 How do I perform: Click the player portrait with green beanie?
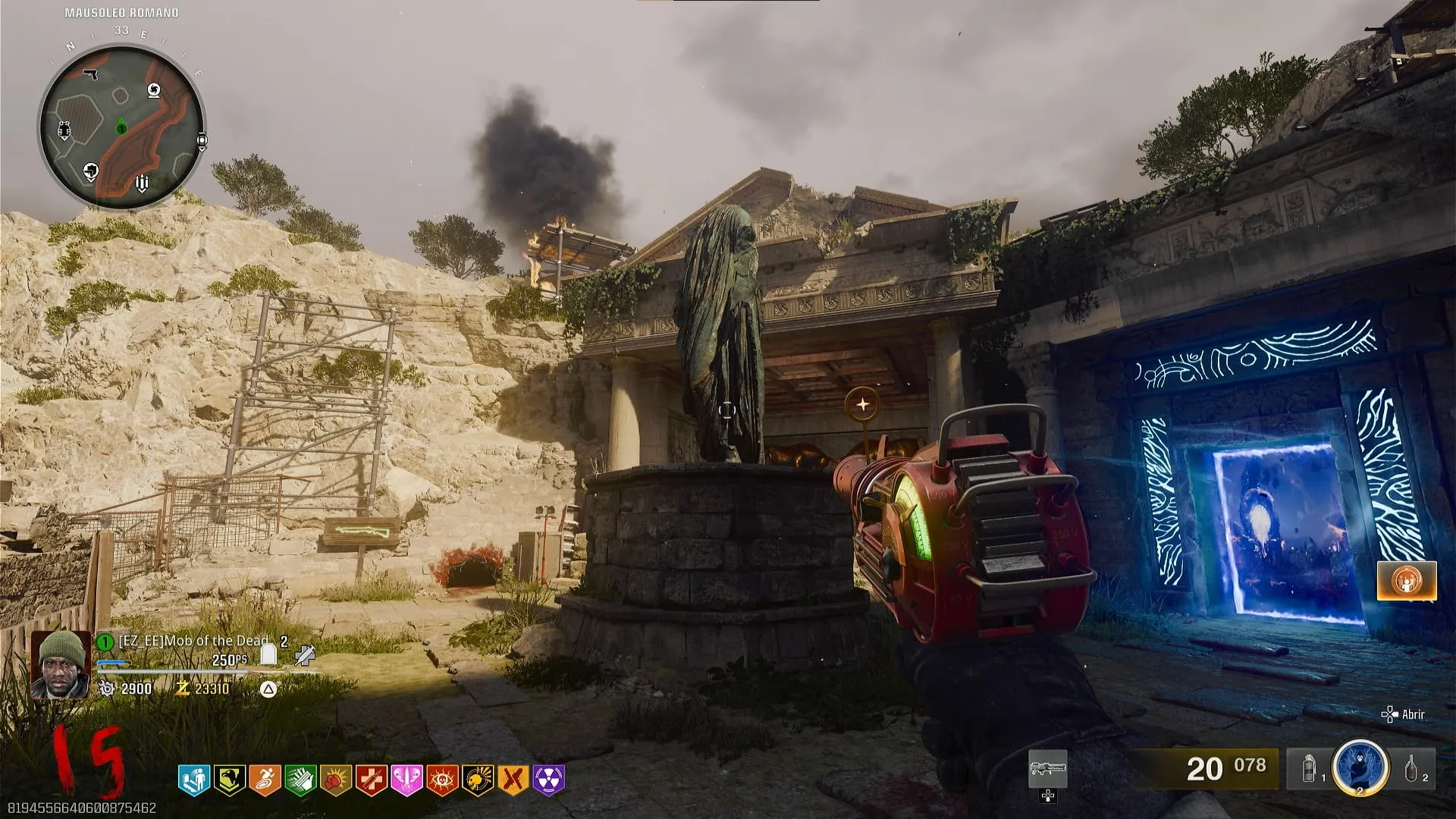point(61,664)
